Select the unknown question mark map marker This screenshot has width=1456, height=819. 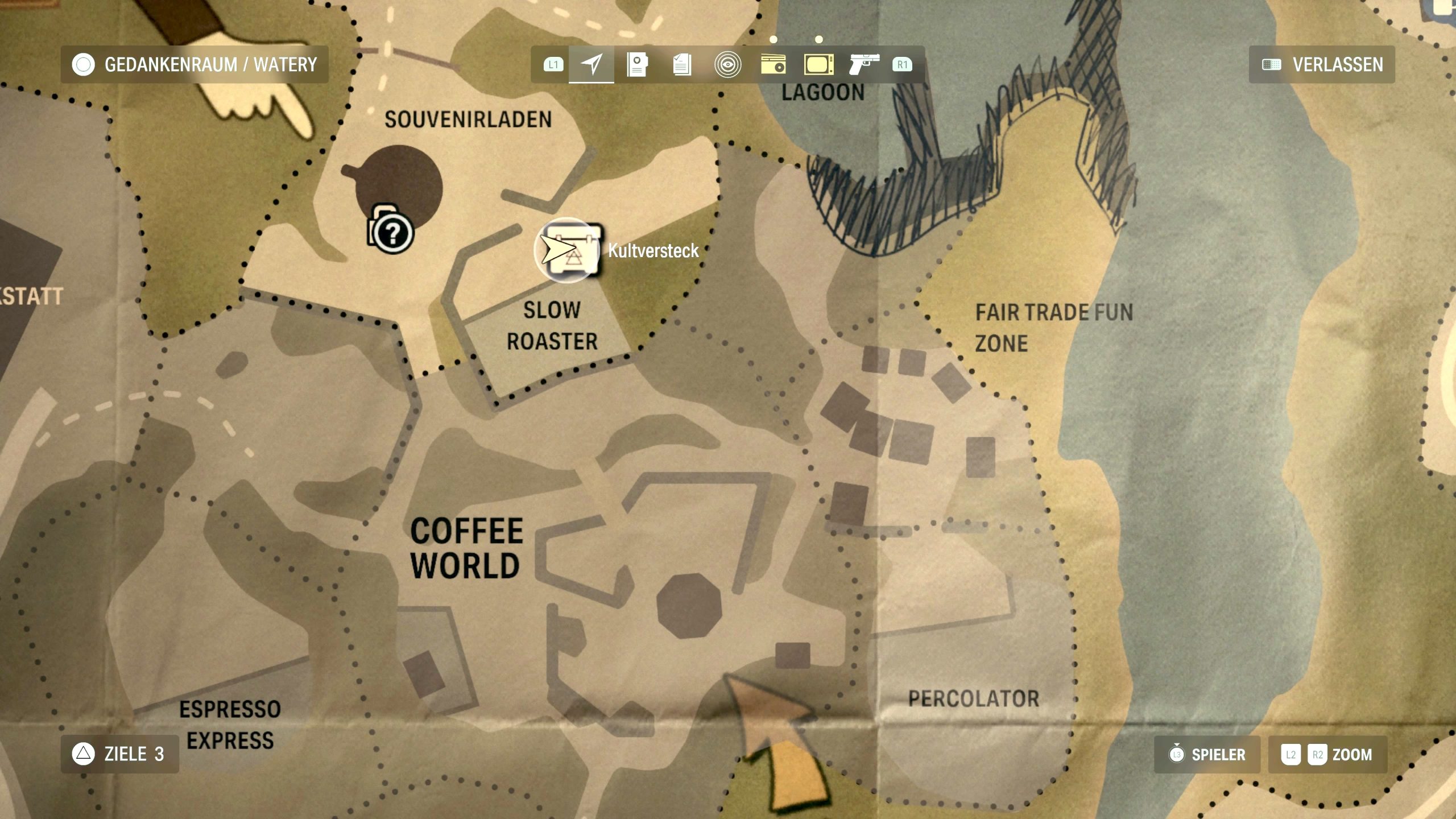tap(392, 233)
